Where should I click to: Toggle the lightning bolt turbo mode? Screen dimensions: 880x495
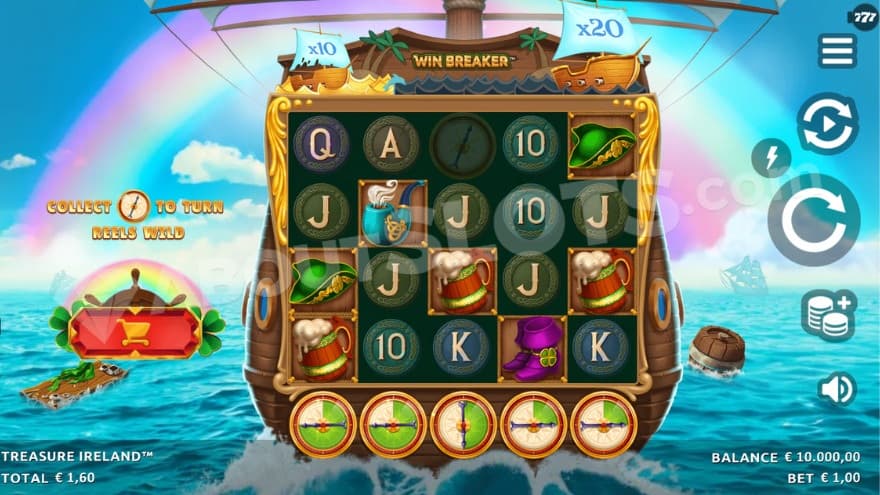771,157
